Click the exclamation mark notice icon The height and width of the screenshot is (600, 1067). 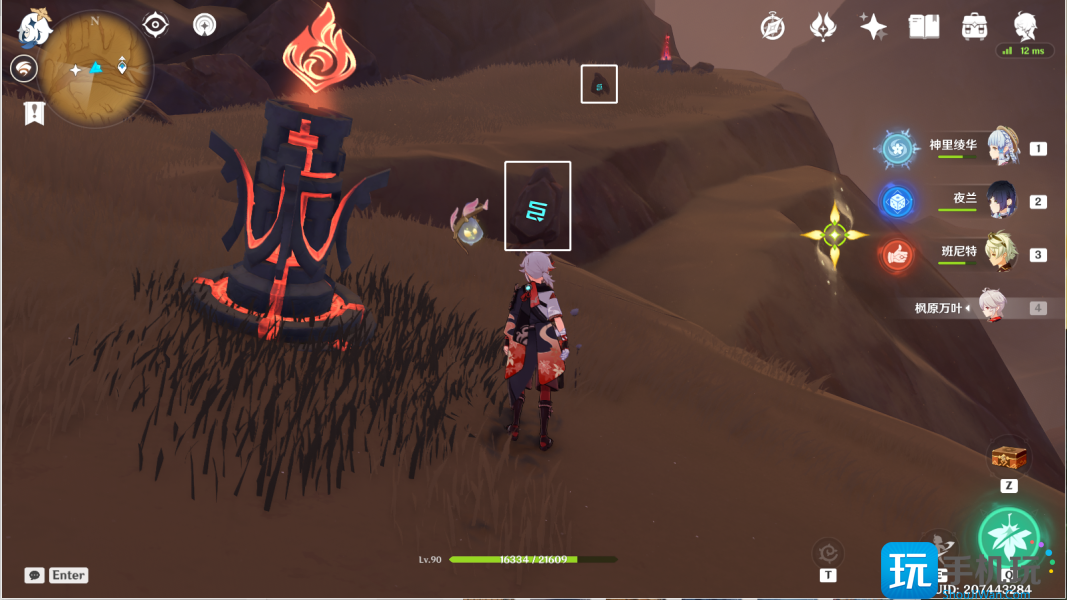tap(35, 113)
